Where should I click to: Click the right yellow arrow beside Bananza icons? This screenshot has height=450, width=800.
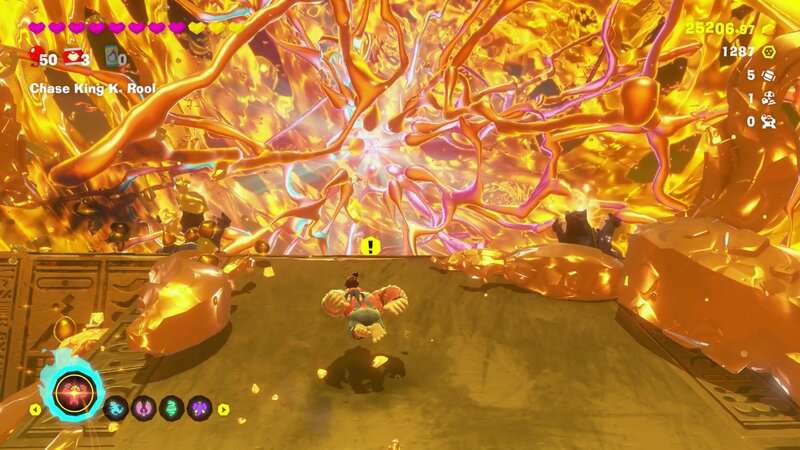[x=223, y=408]
